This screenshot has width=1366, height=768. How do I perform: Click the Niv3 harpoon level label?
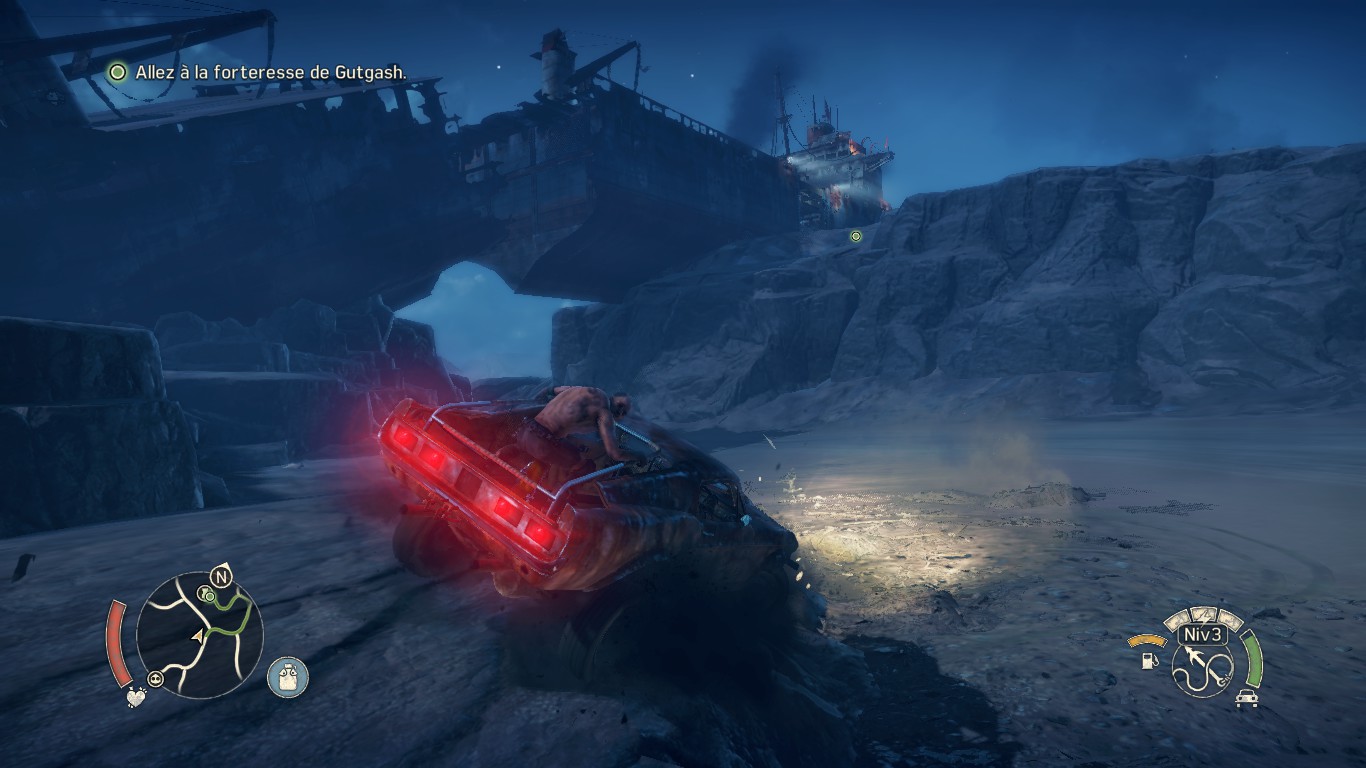pyautogui.click(x=1200, y=635)
